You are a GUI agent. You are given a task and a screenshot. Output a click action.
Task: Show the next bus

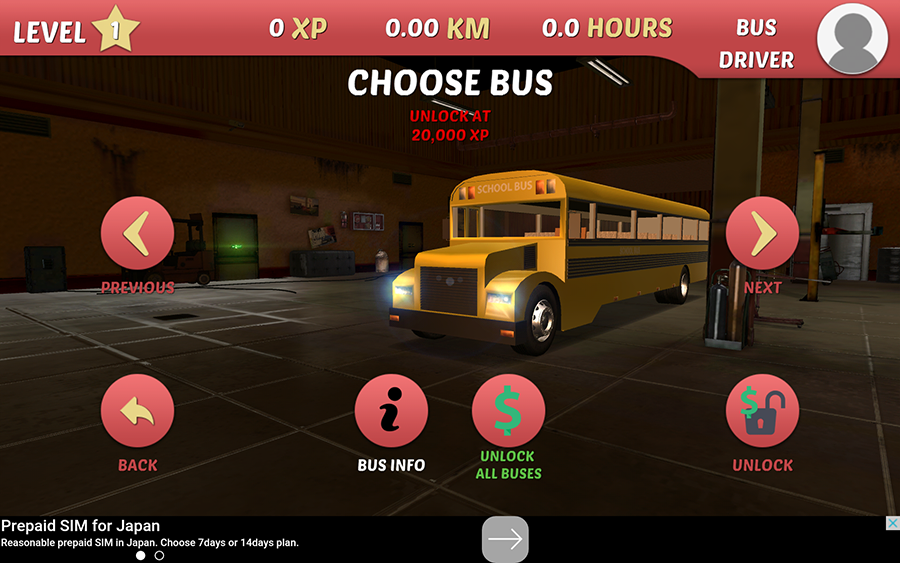pos(762,234)
